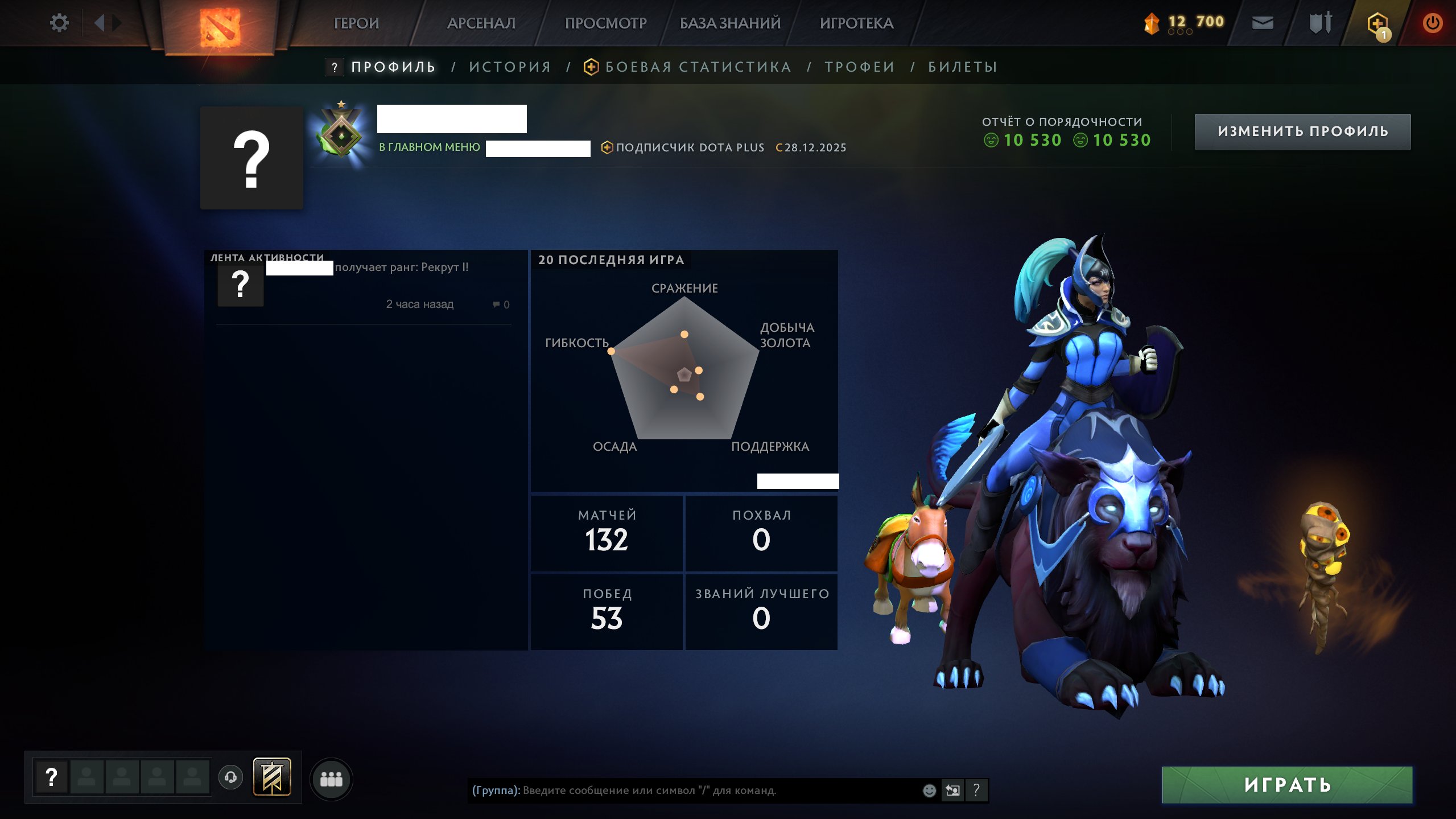Click the Shards counter icon
Screen dimensions: 1456x819
(1153, 22)
